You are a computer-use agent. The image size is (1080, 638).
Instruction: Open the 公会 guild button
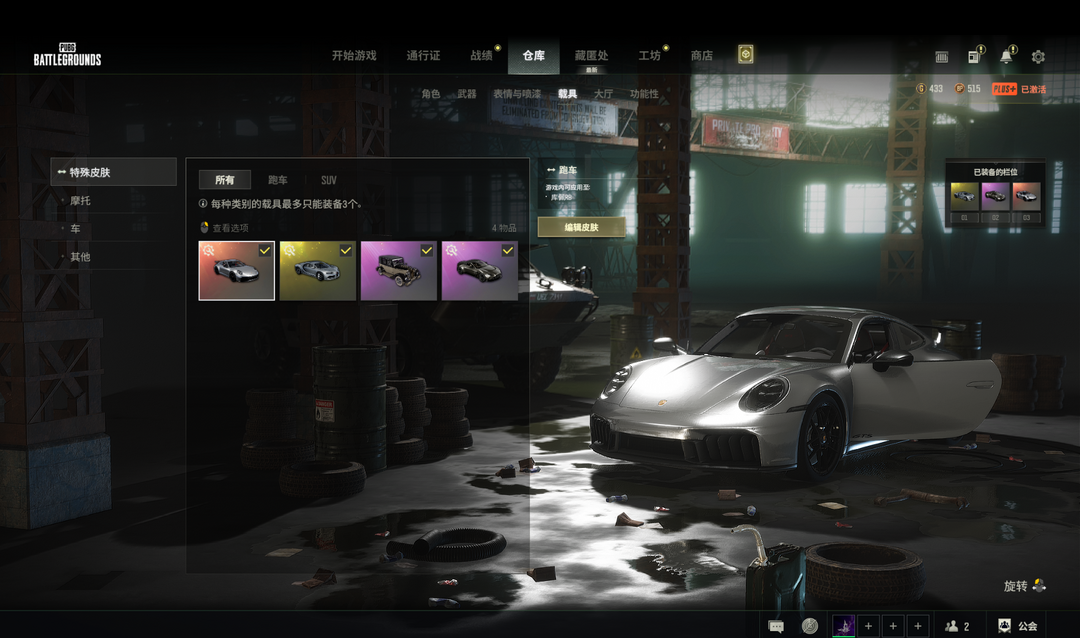pos(1017,626)
